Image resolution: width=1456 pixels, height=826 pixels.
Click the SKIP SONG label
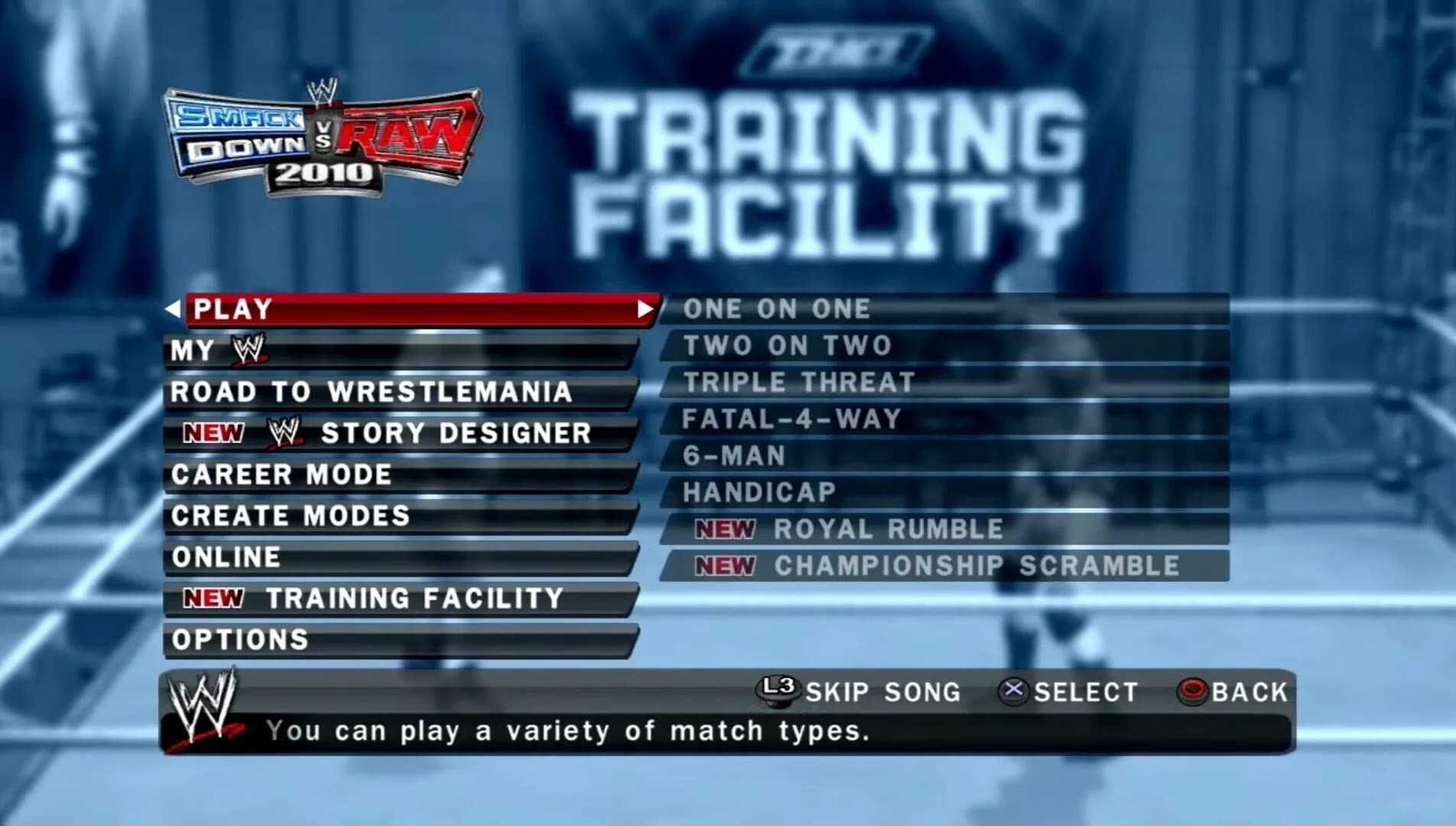click(x=883, y=692)
